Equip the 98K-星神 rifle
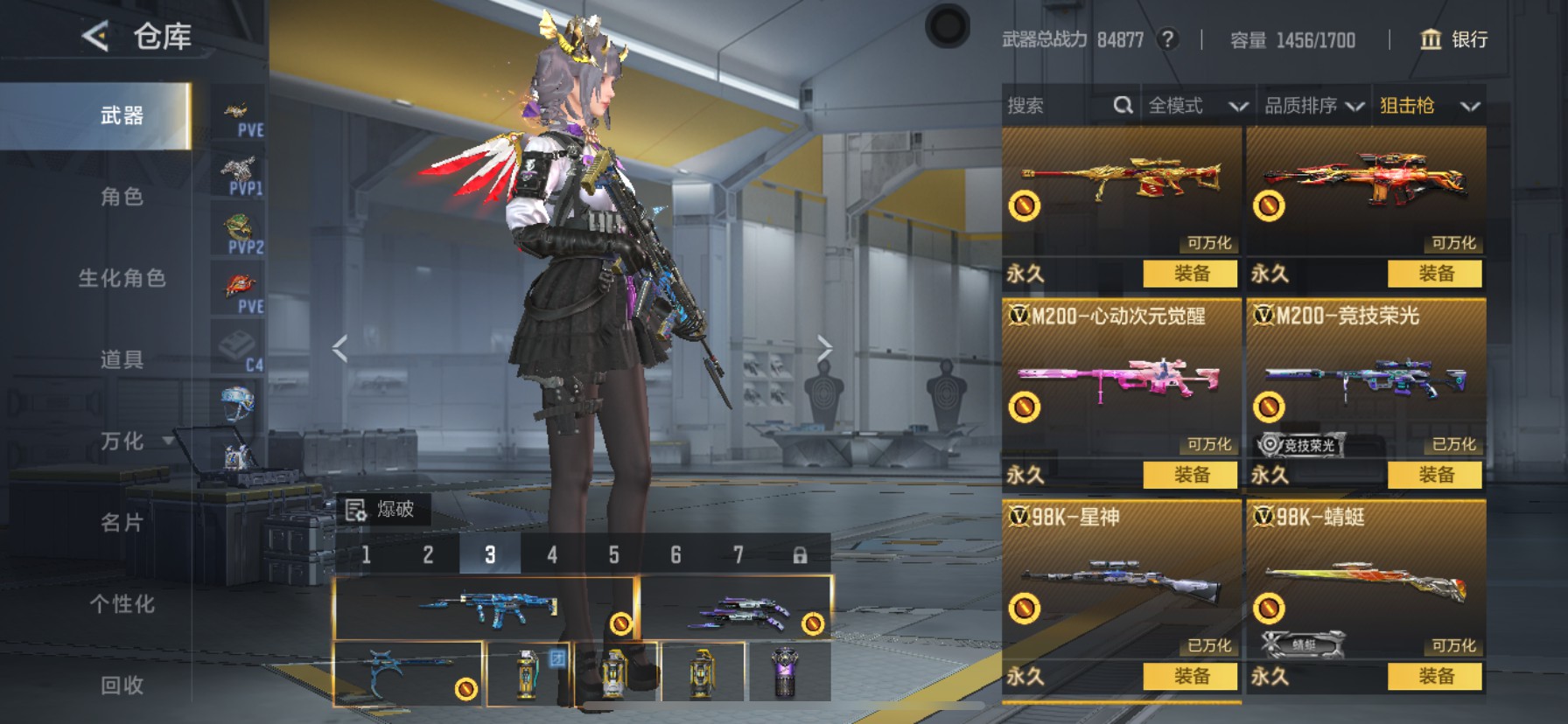 point(1190,676)
